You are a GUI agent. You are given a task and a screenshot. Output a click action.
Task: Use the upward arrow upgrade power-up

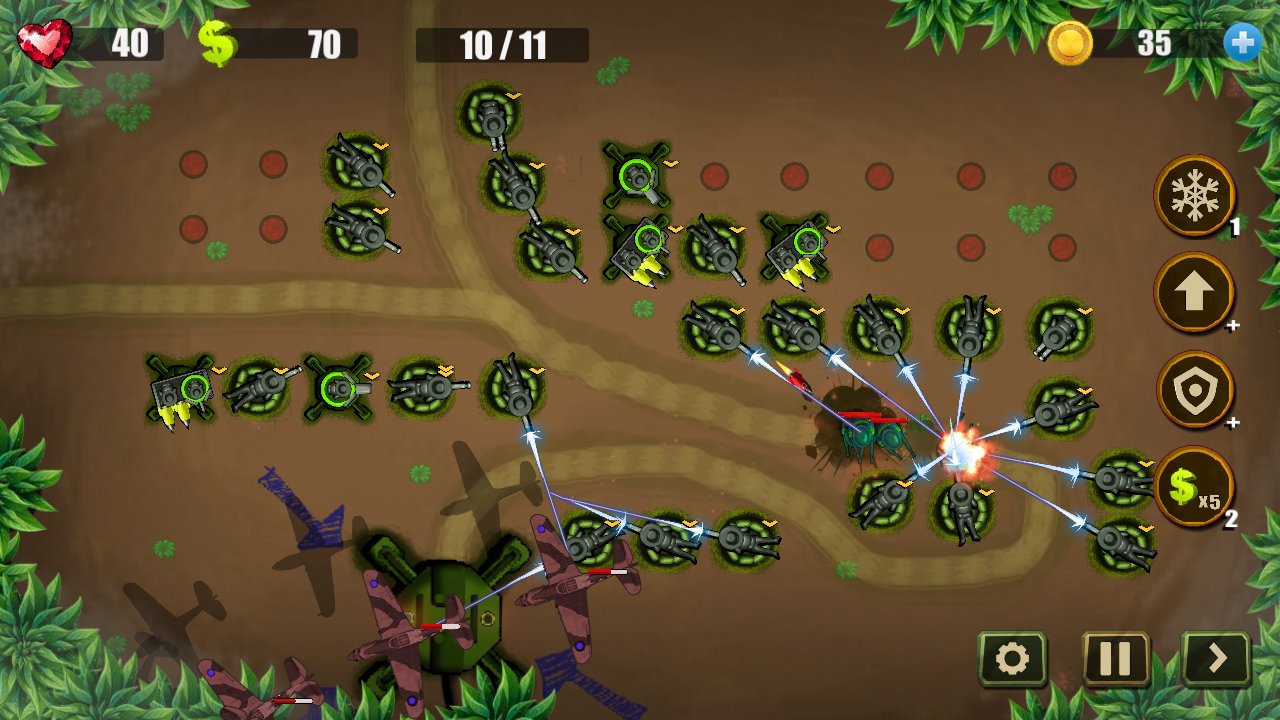pyautogui.click(x=1194, y=292)
